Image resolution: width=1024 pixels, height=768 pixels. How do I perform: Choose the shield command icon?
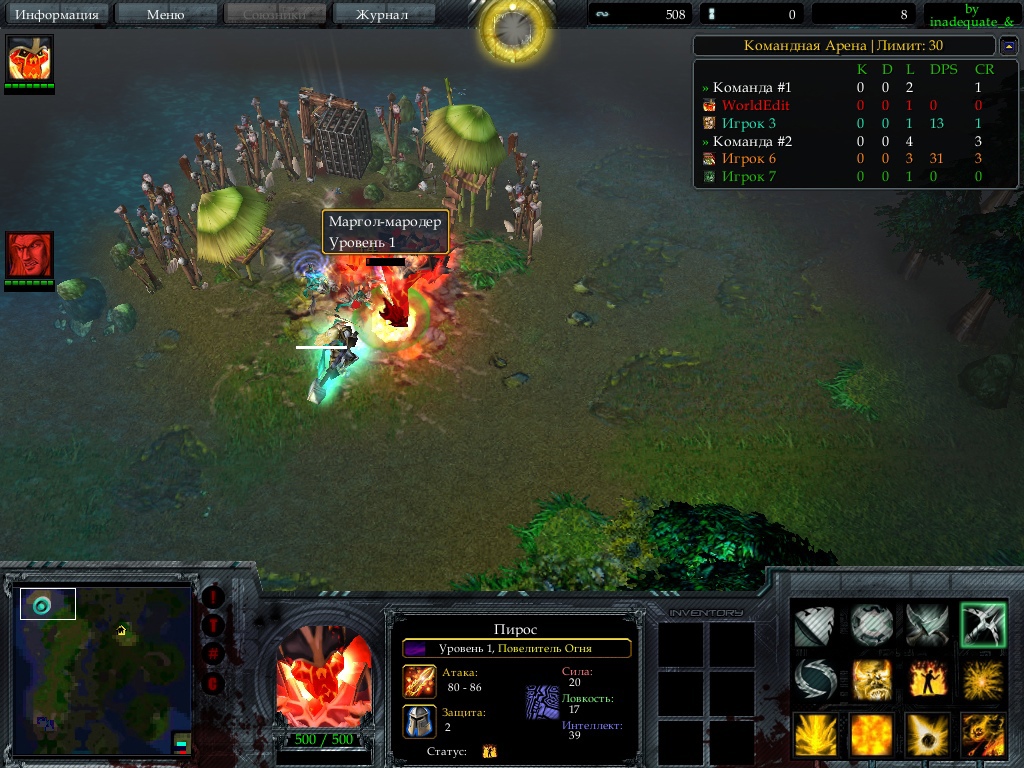point(871,625)
